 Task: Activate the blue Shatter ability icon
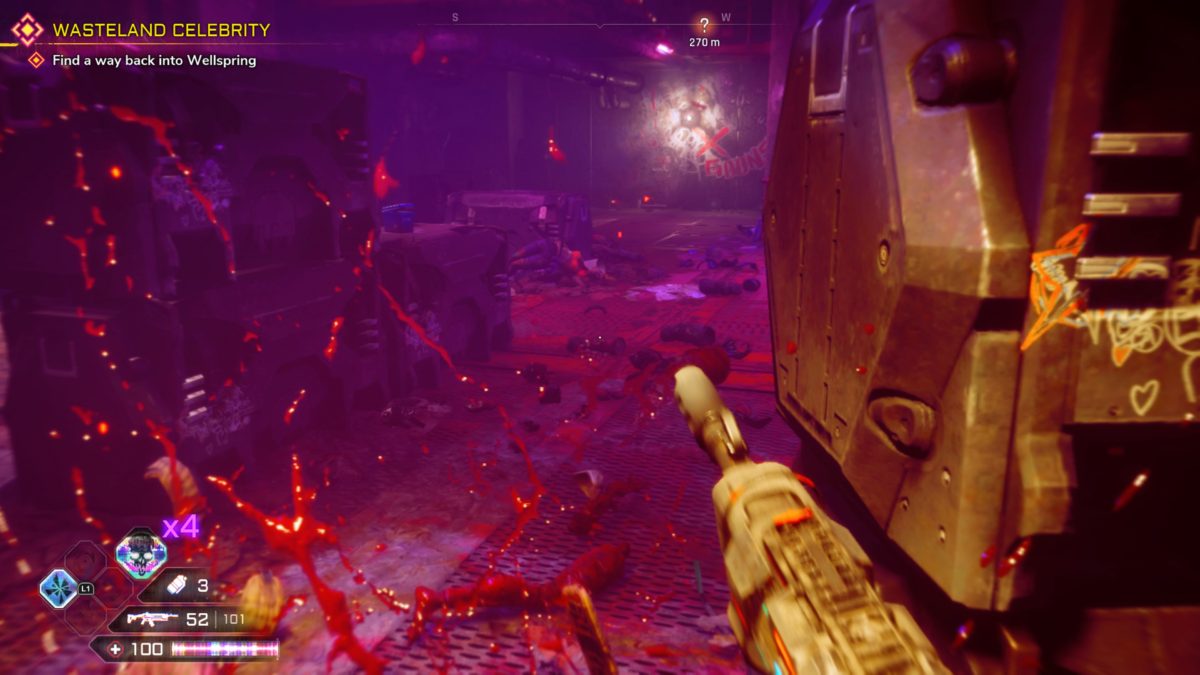click(x=58, y=589)
